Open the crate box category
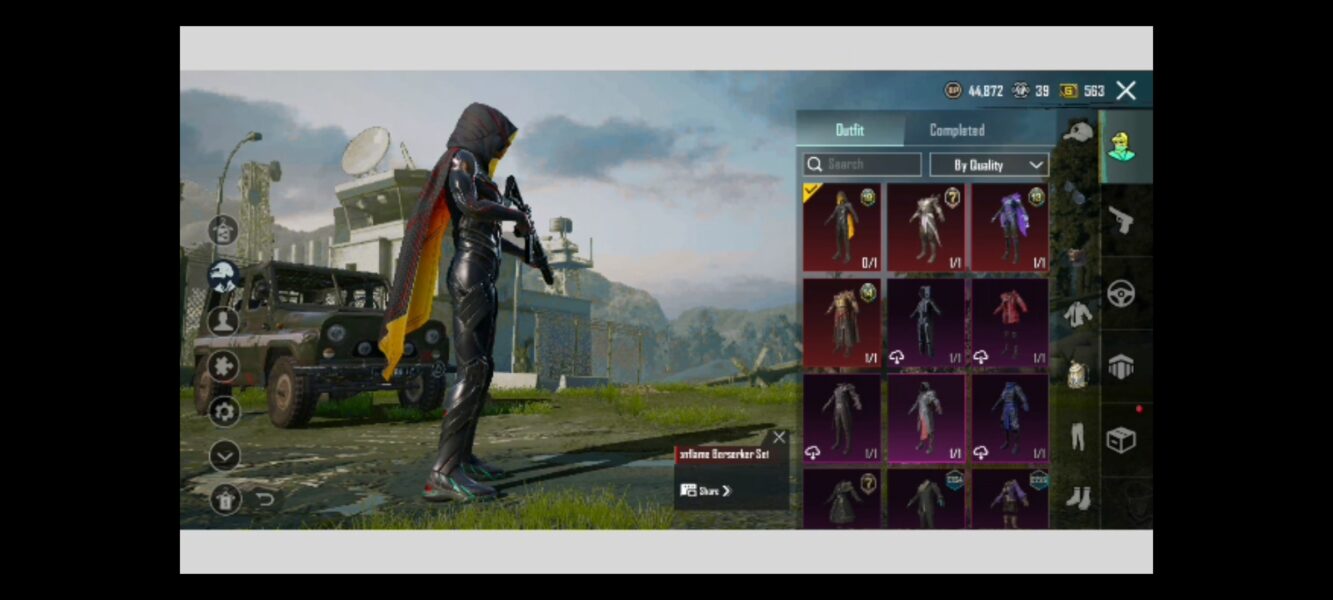The width and height of the screenshot is (1333, 600). coord(1121,440)
